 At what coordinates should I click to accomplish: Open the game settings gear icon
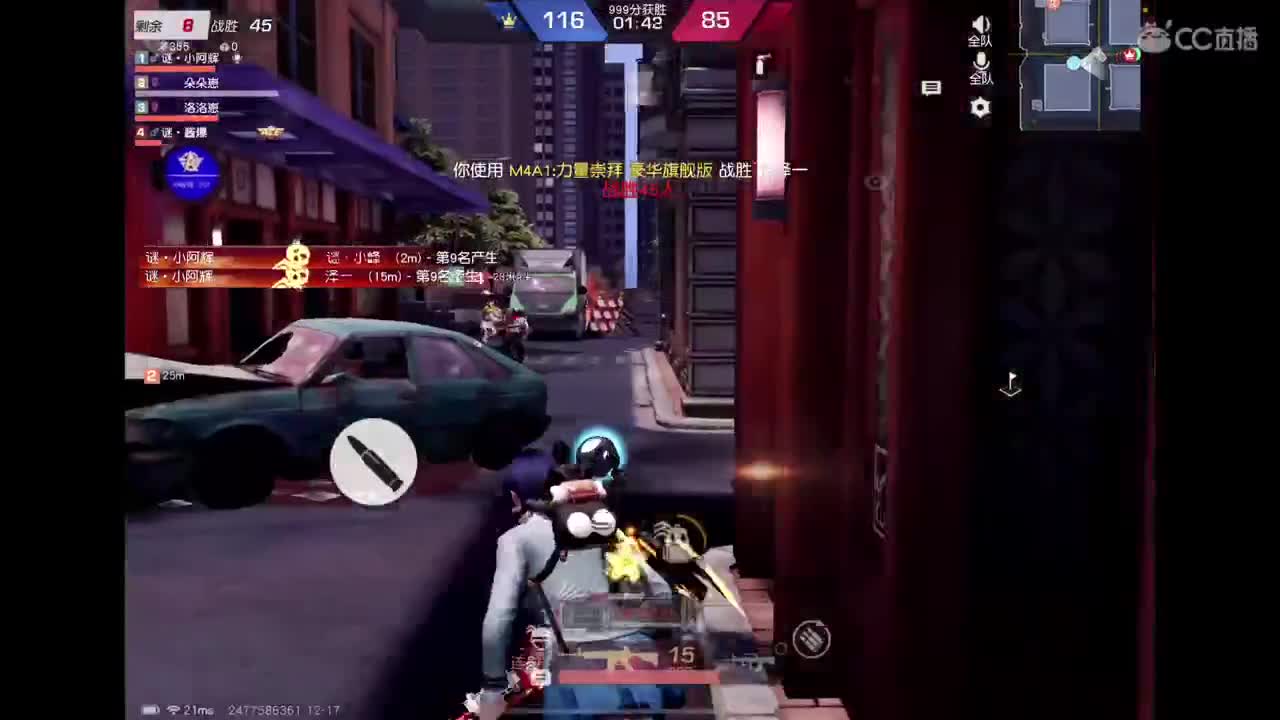pos(980,108)
